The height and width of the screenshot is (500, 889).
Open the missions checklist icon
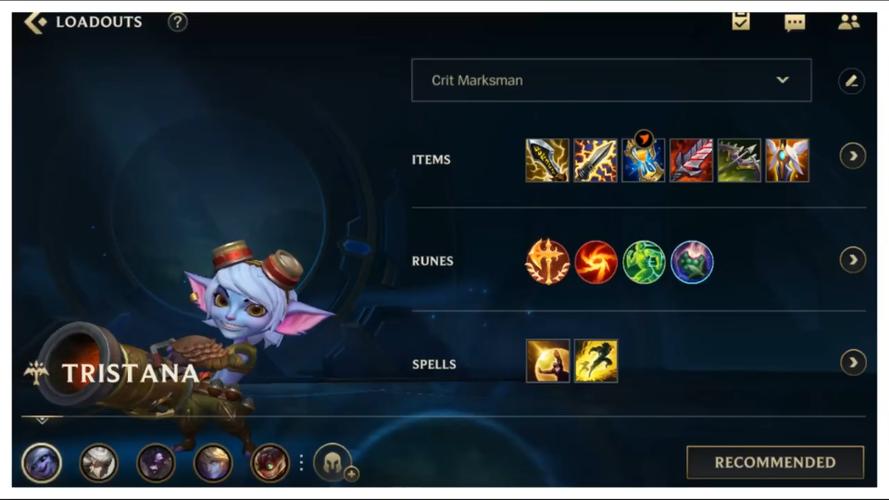tap(741, 21)
